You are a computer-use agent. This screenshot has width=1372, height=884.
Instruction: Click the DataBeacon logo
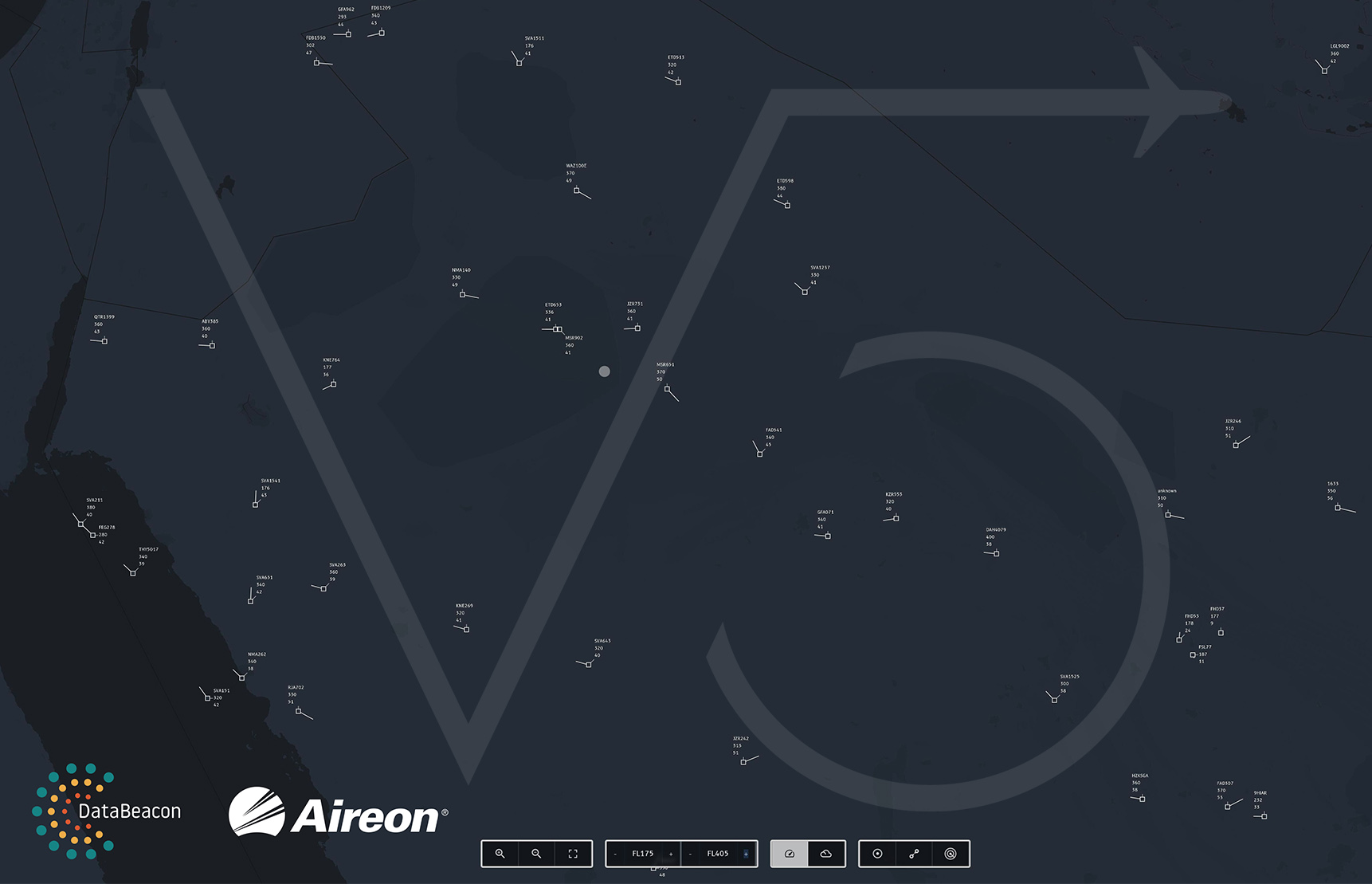[x=108, y=811]
